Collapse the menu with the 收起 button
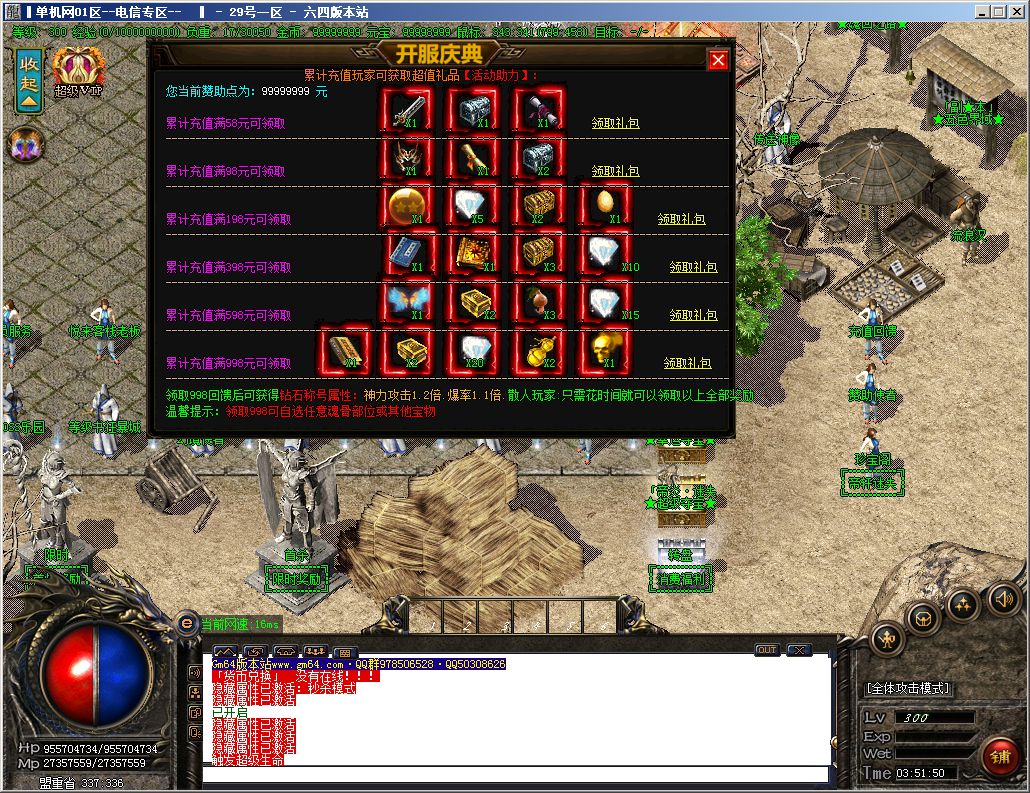 [x=29, y=79]
